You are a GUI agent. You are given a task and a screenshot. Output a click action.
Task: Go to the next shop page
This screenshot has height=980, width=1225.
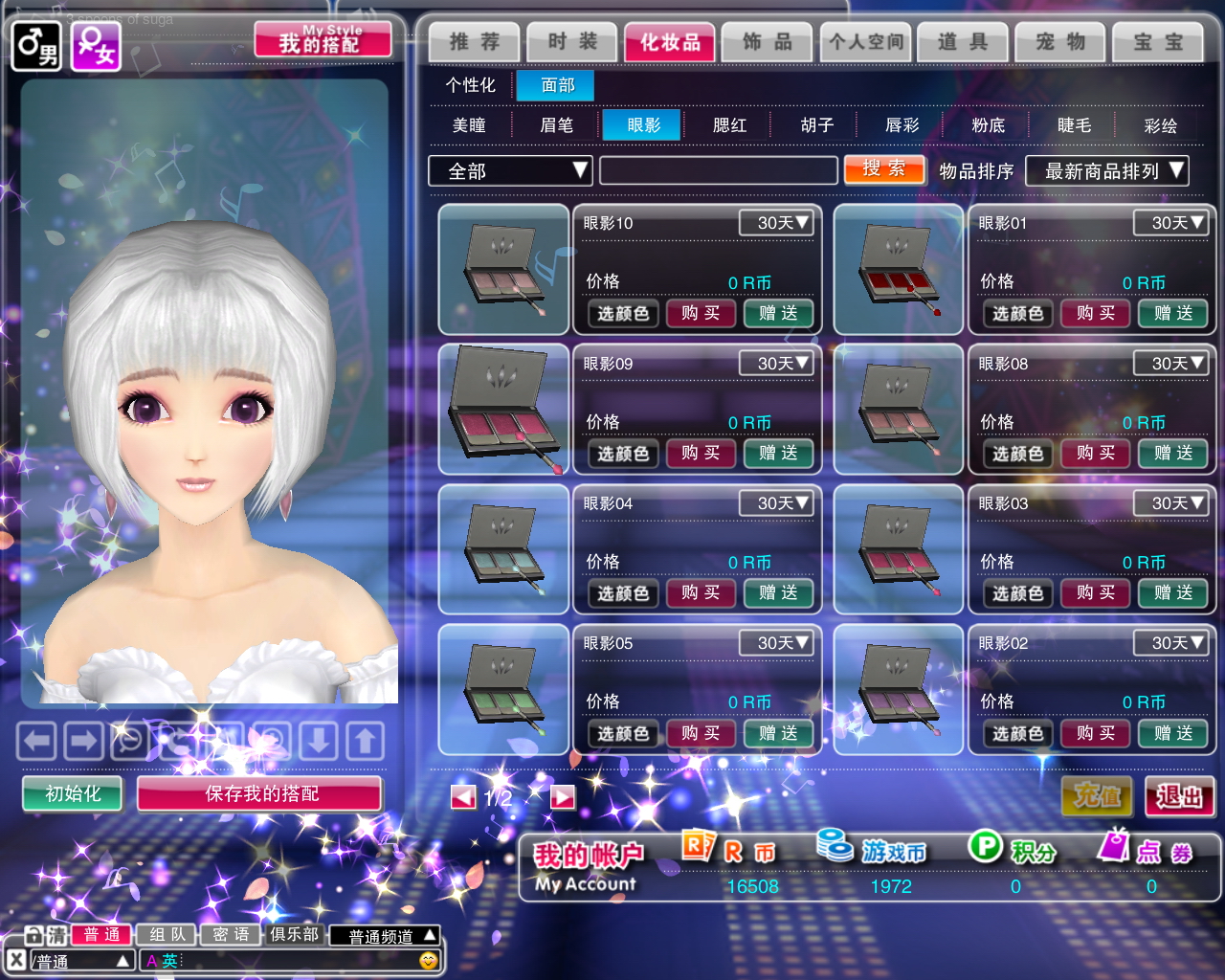[563, 797]
